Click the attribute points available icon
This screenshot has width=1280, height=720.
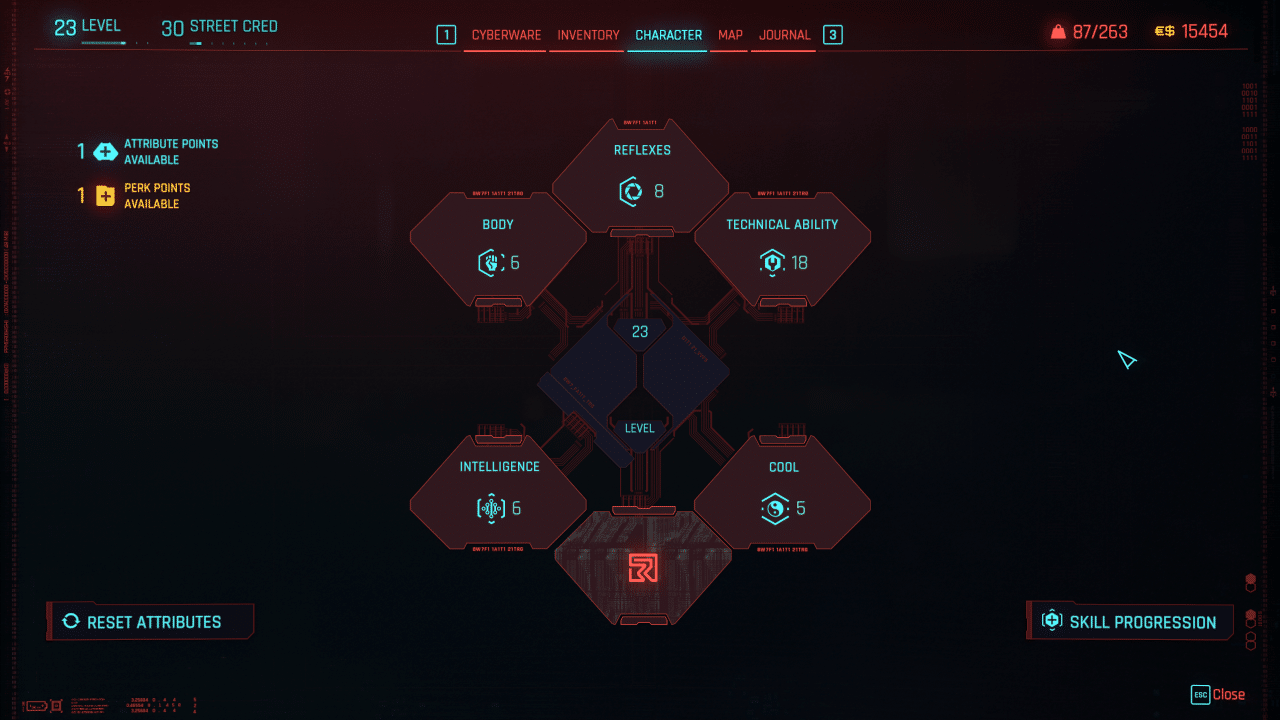click(x=104, y=151)
